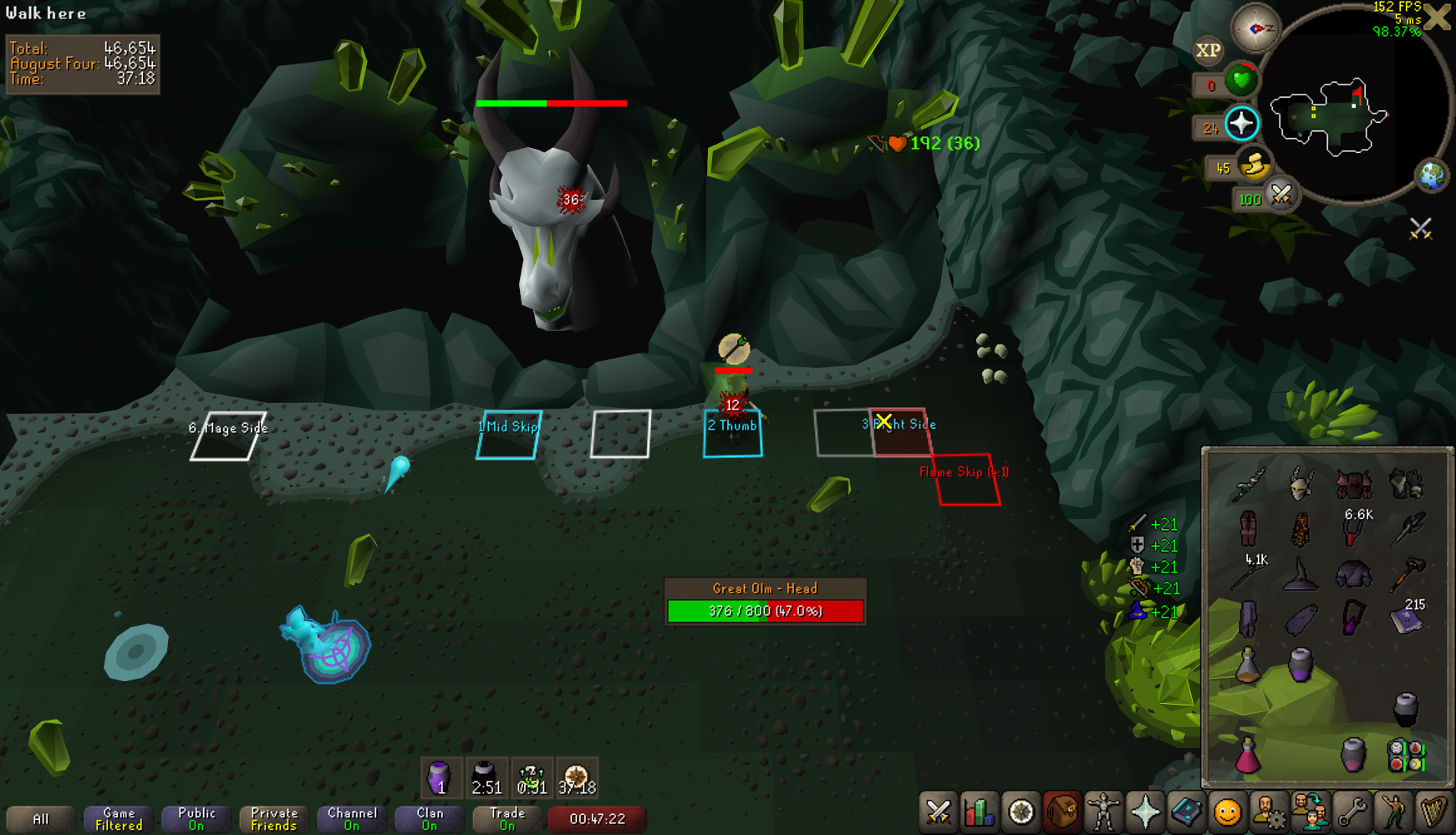The width and height of the screenshot is (1456, 835).
Task: Select the horned helmet in inventory
Action: tap(1301, 483)
